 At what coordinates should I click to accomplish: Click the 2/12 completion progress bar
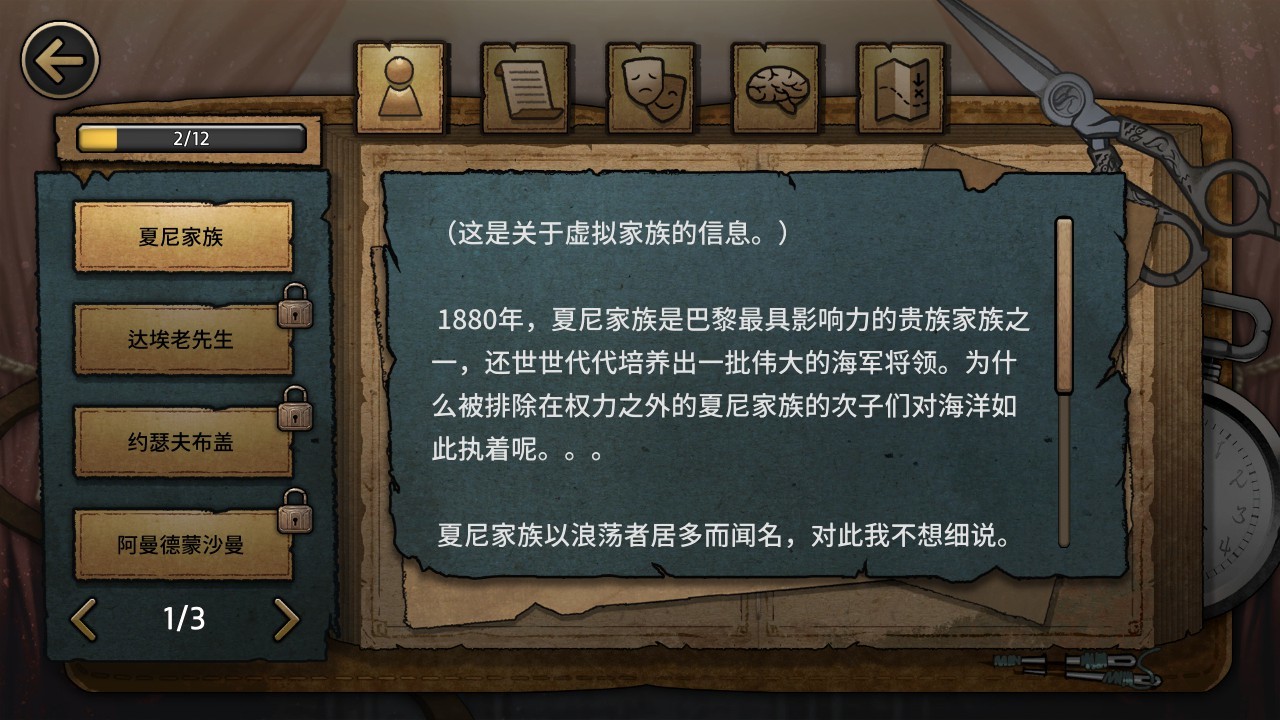coord(188,139)
